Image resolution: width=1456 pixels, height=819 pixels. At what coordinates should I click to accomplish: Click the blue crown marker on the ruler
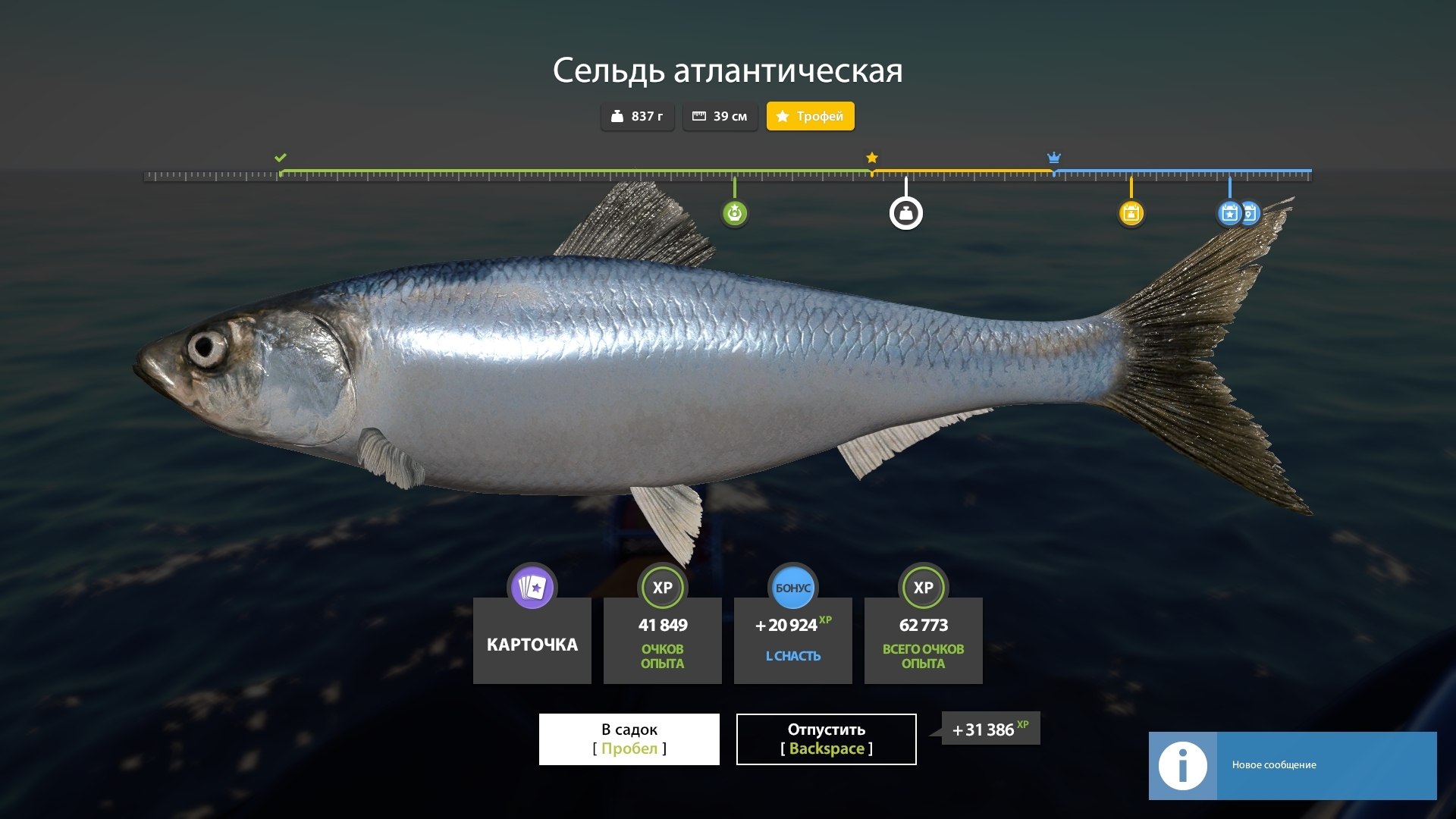coord(1053,158)
